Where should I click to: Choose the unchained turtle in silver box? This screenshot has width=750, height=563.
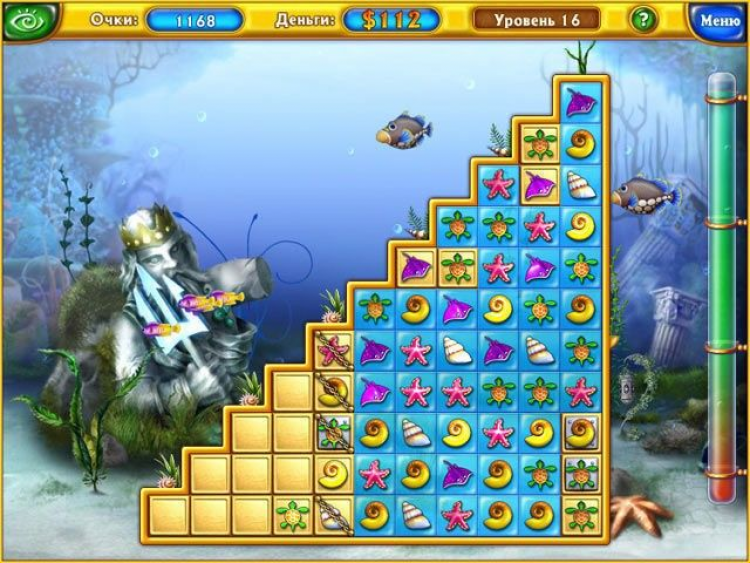tap(580, 473)
